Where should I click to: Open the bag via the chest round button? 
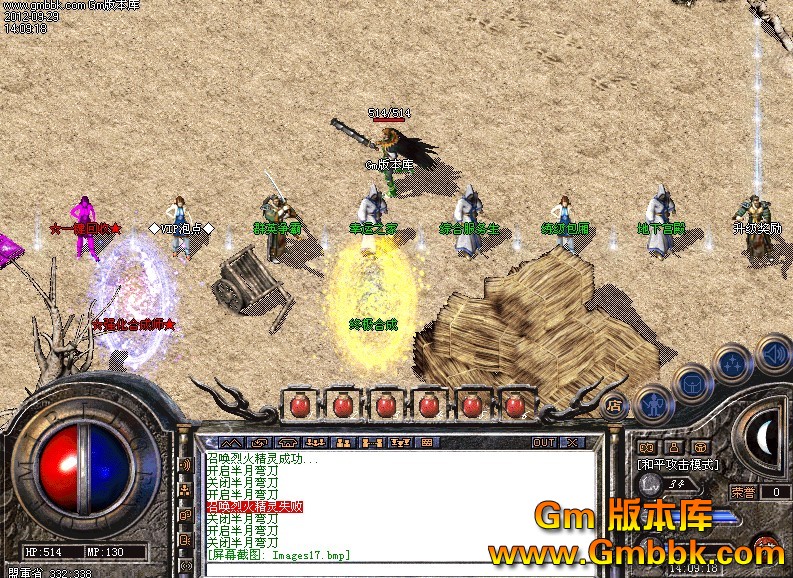[692, 381]
